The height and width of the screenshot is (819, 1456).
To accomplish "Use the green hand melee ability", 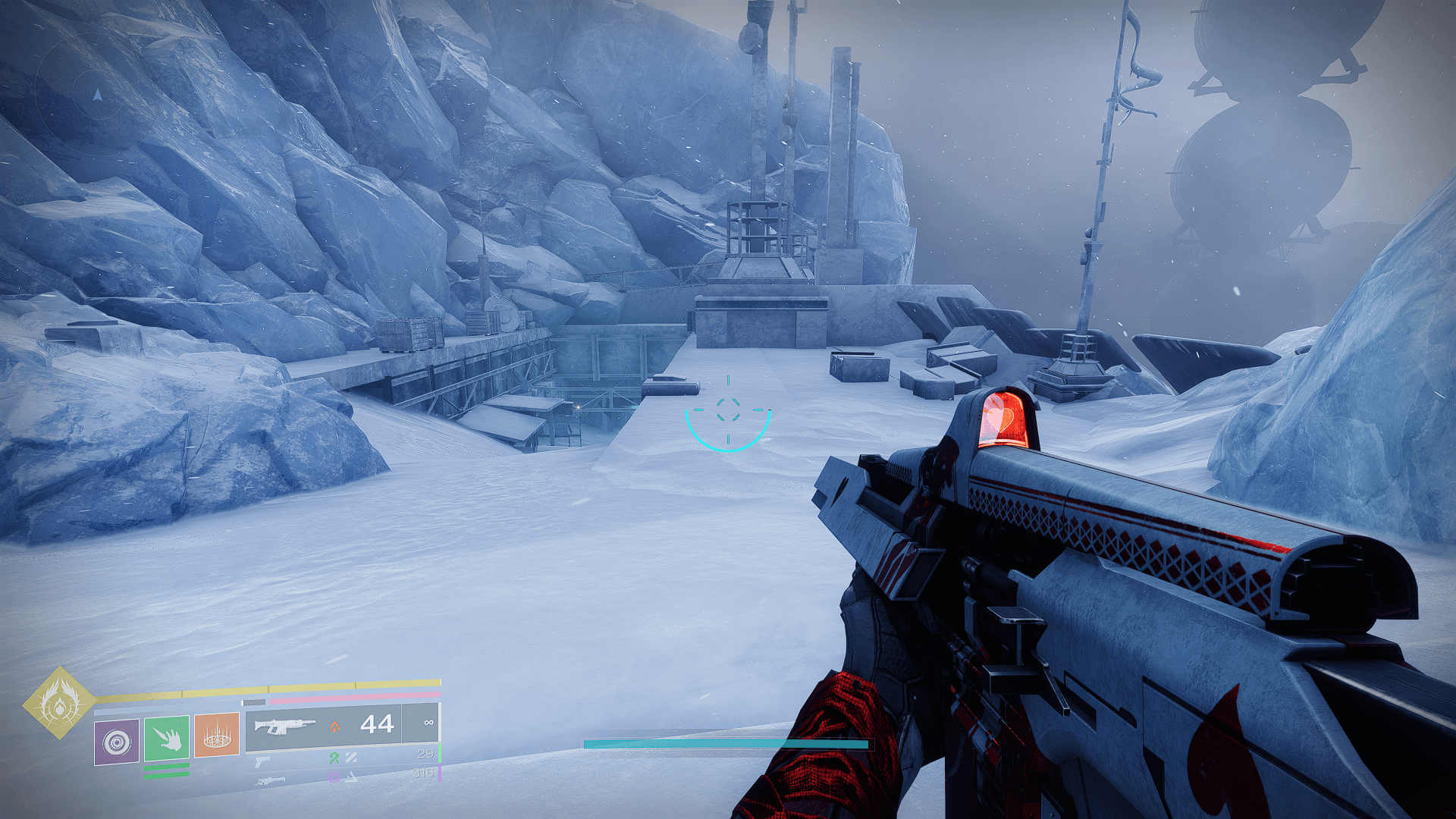I will click(x=167, y=738).
